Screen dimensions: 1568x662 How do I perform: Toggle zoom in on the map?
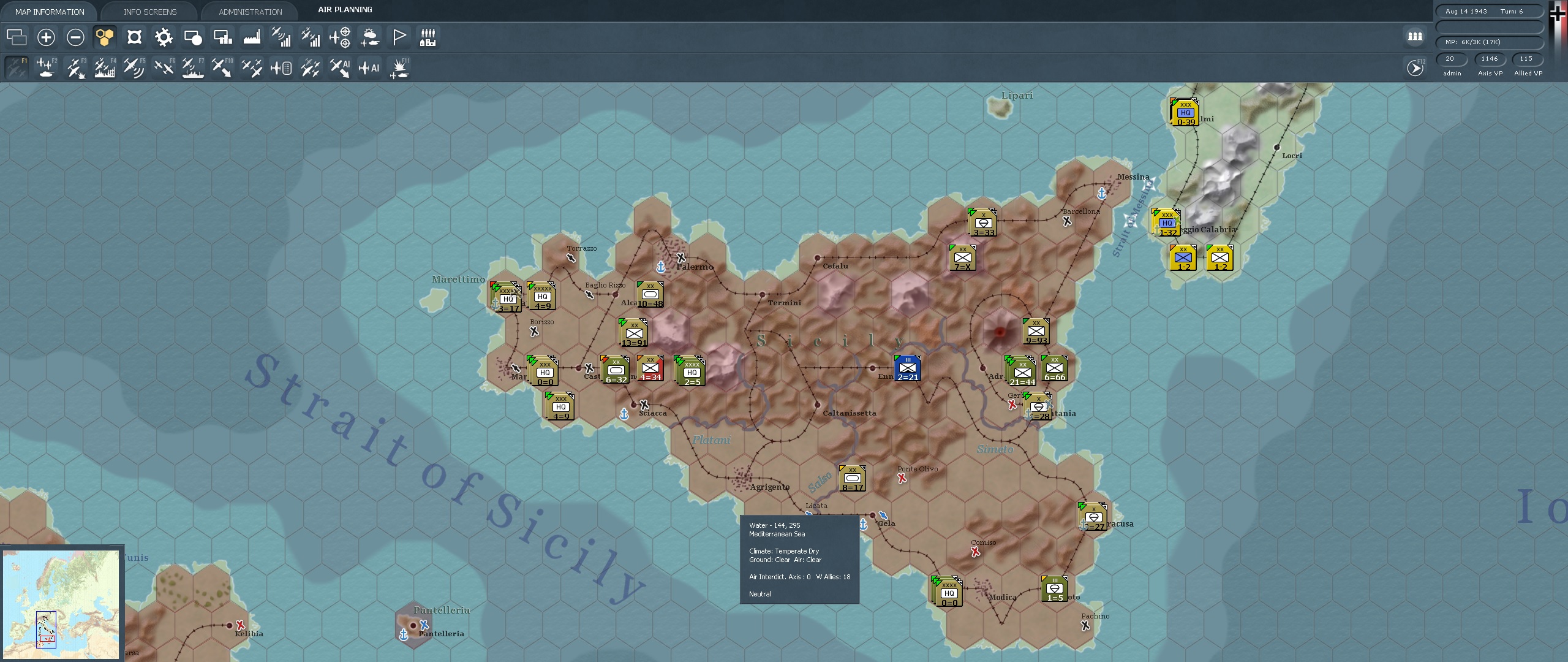[46, 37]
